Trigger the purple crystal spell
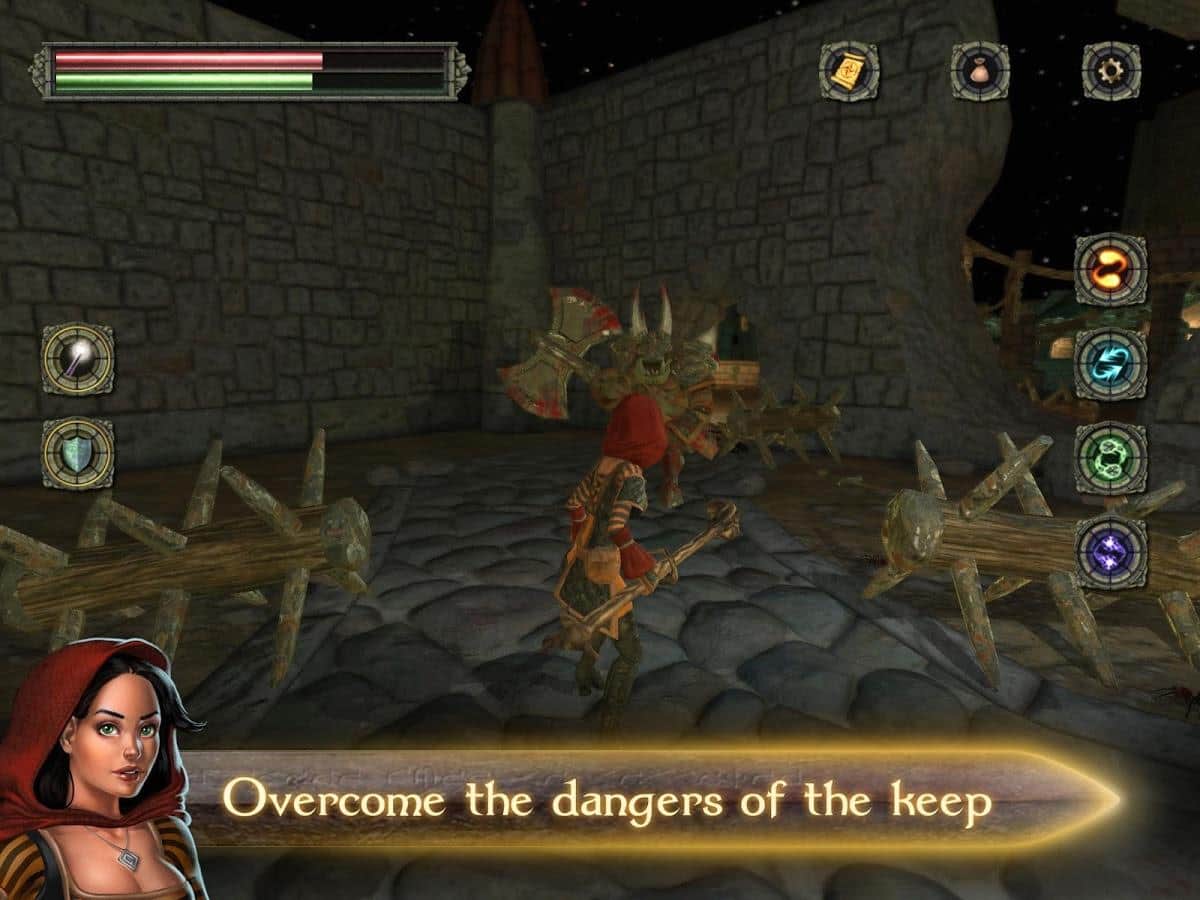 click(x=1110, y=551)
